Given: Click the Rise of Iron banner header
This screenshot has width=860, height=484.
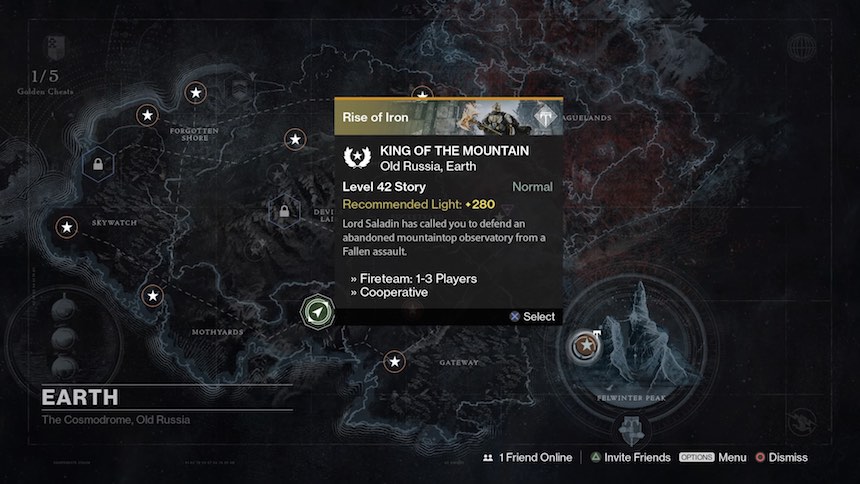Looking at the screenshot, I should [x=448, y=116].
